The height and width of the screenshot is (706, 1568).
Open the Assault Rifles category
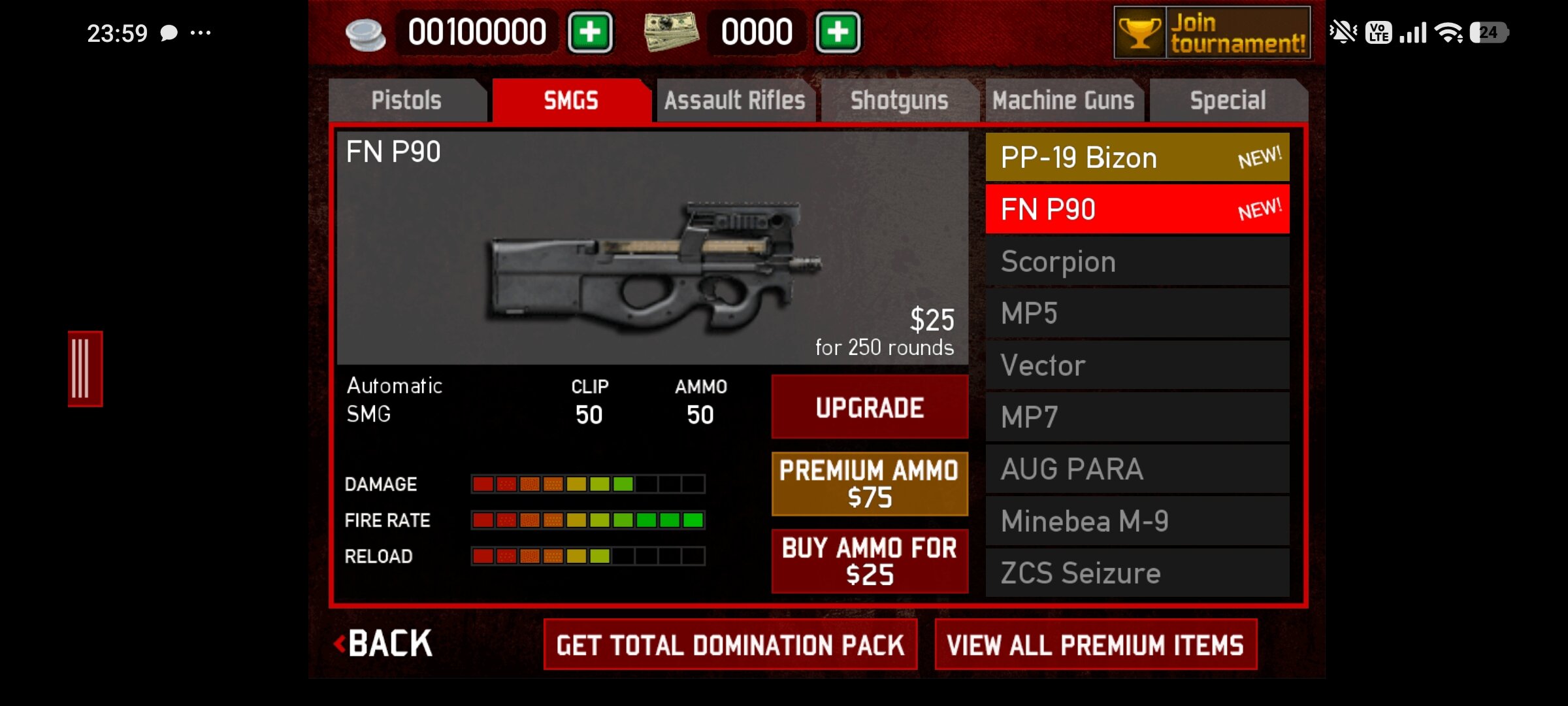(x=735, y=101)
